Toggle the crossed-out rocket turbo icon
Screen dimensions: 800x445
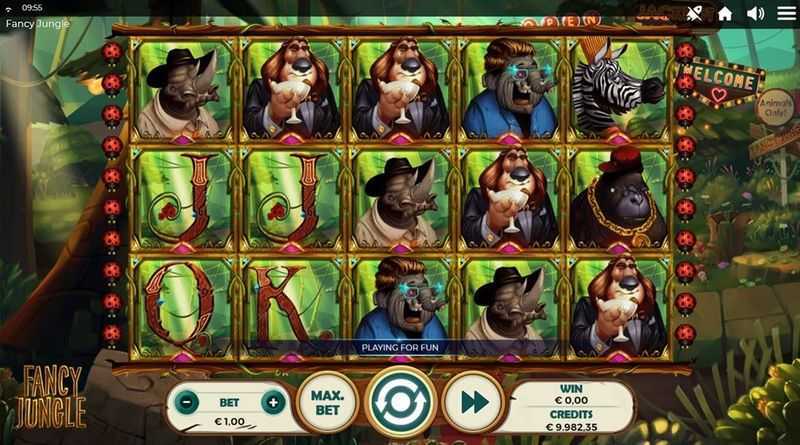point(693,13)
